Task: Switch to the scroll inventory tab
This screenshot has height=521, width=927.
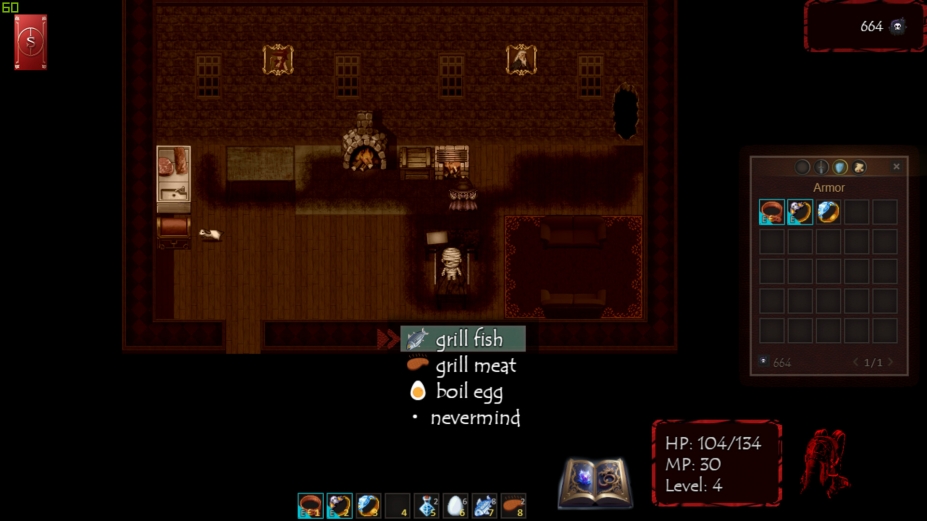Action: pyautogui.click(x=859, y=168)
